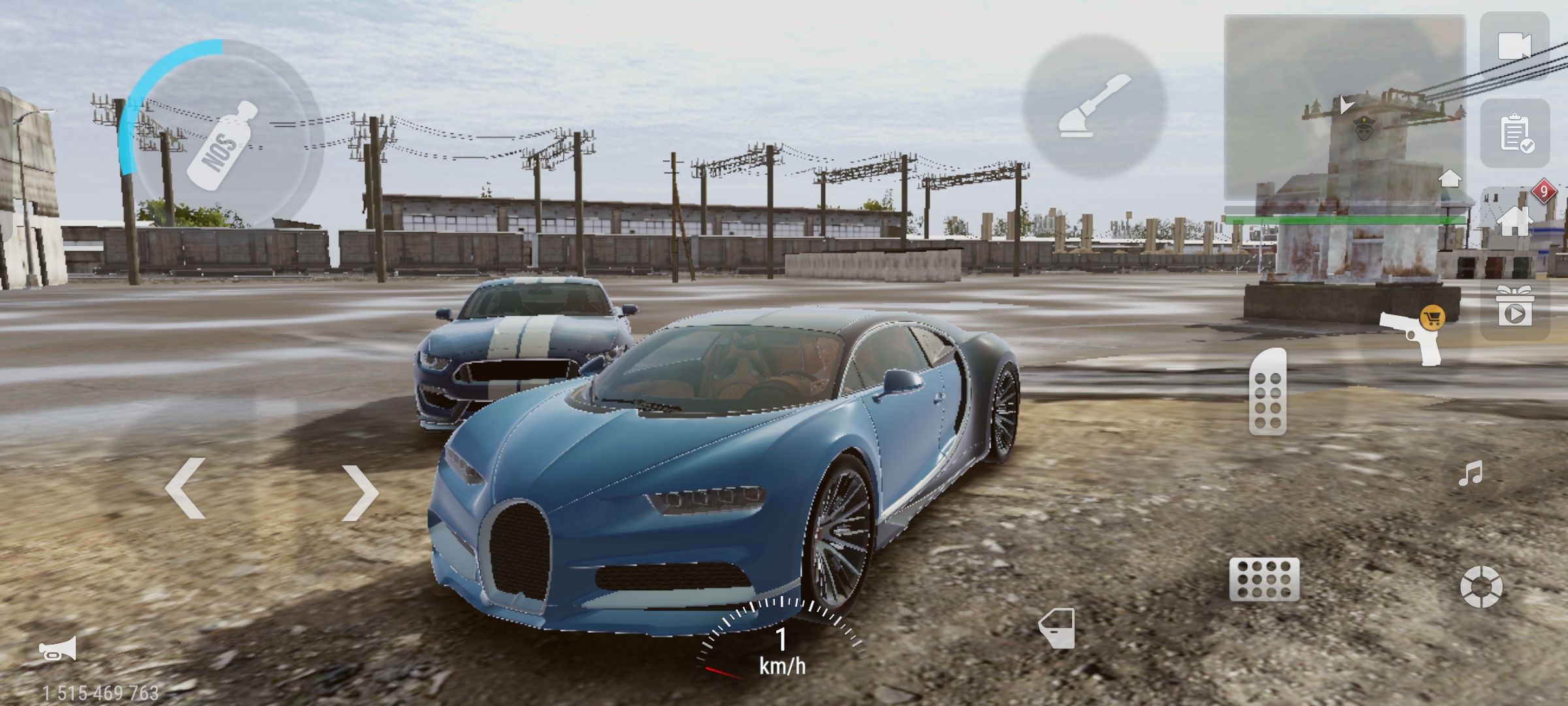
Task: Activate the NOS nitro boost
Action: [x=222, y=145]
